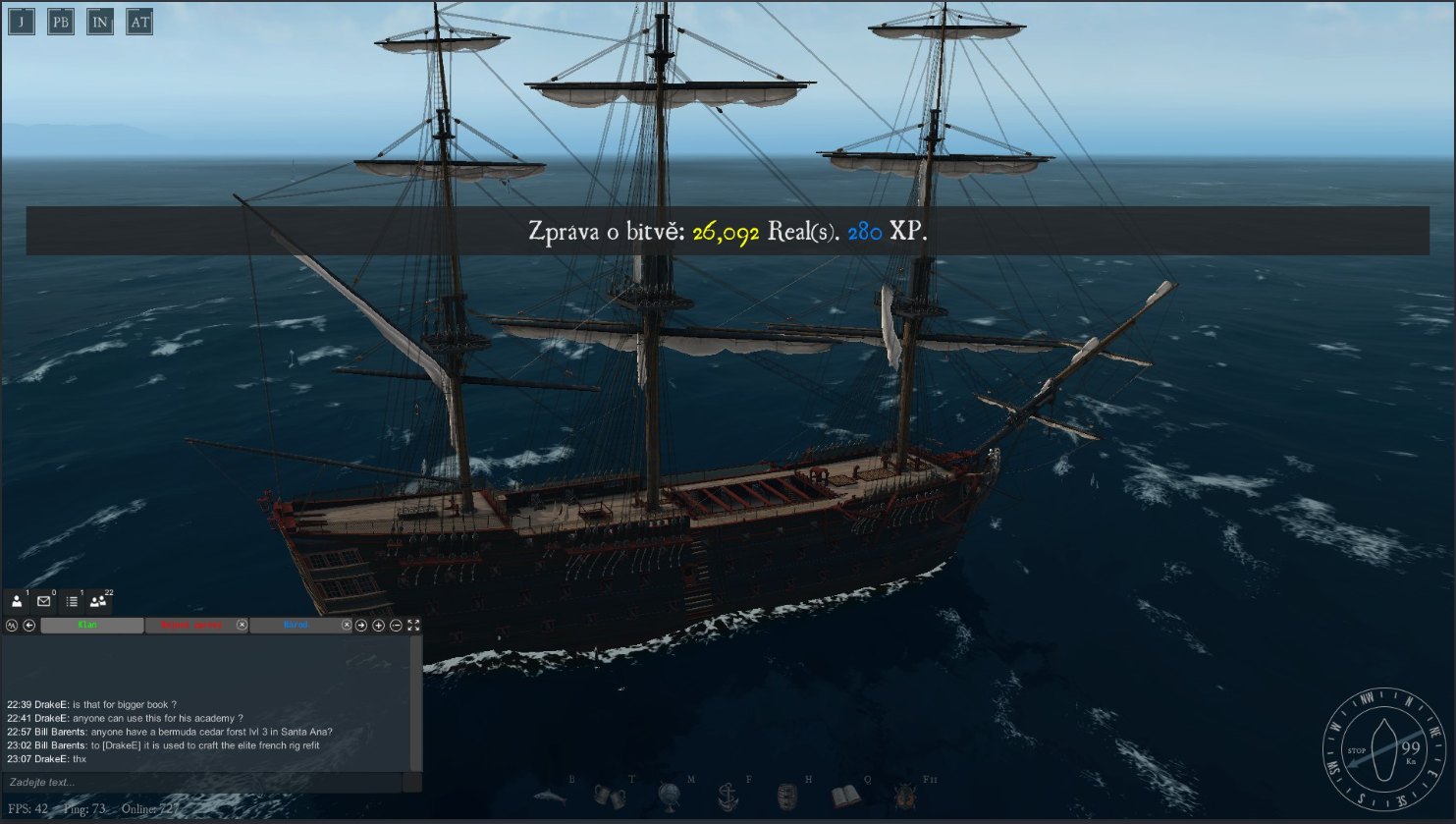Open the book icon in the bottom bar
The height and width of the screenshot is (824, 1456).
click(x=846, y=796)
